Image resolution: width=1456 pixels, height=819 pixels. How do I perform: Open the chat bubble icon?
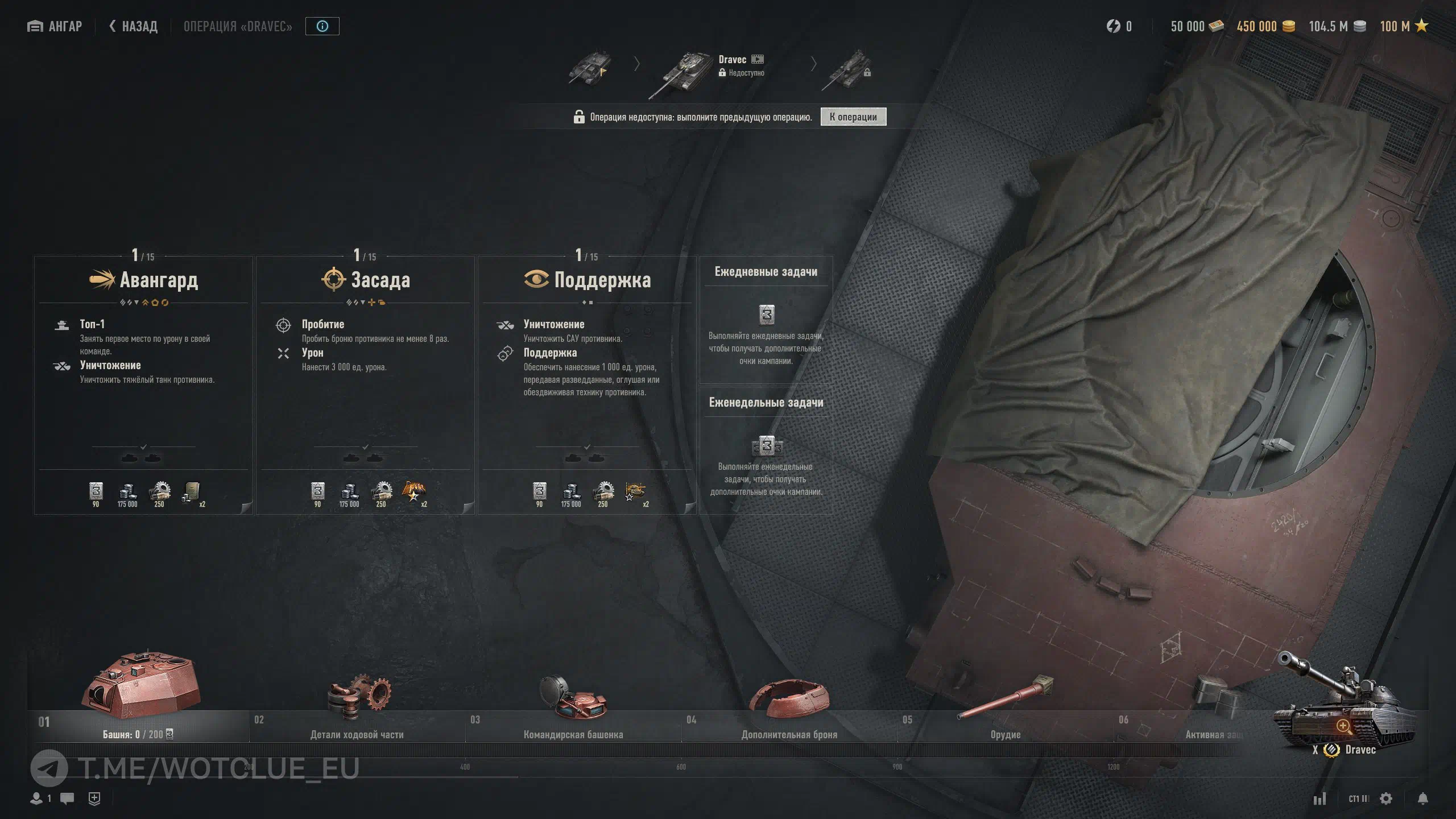67,799
